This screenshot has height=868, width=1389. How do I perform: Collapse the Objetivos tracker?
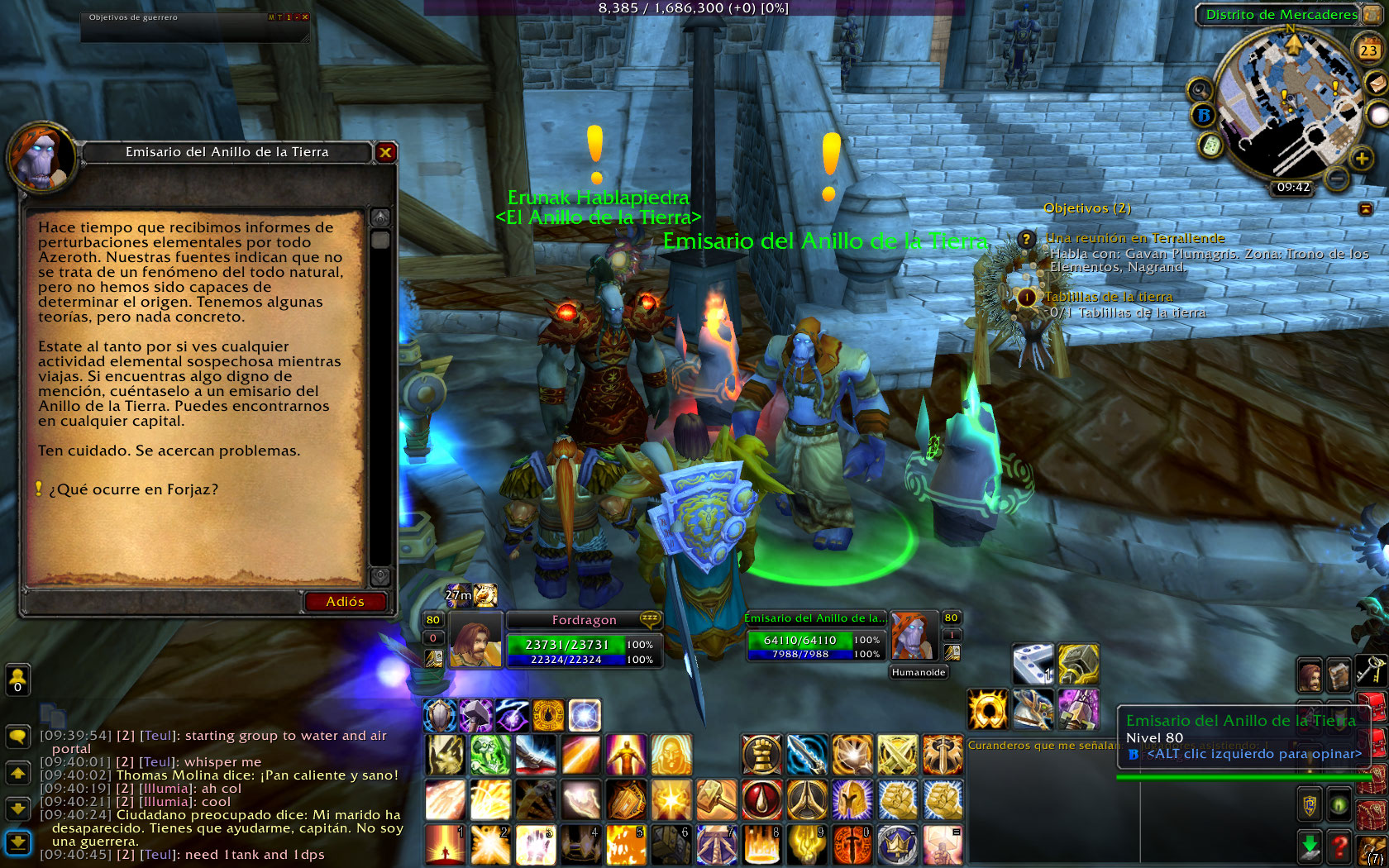1366,208
